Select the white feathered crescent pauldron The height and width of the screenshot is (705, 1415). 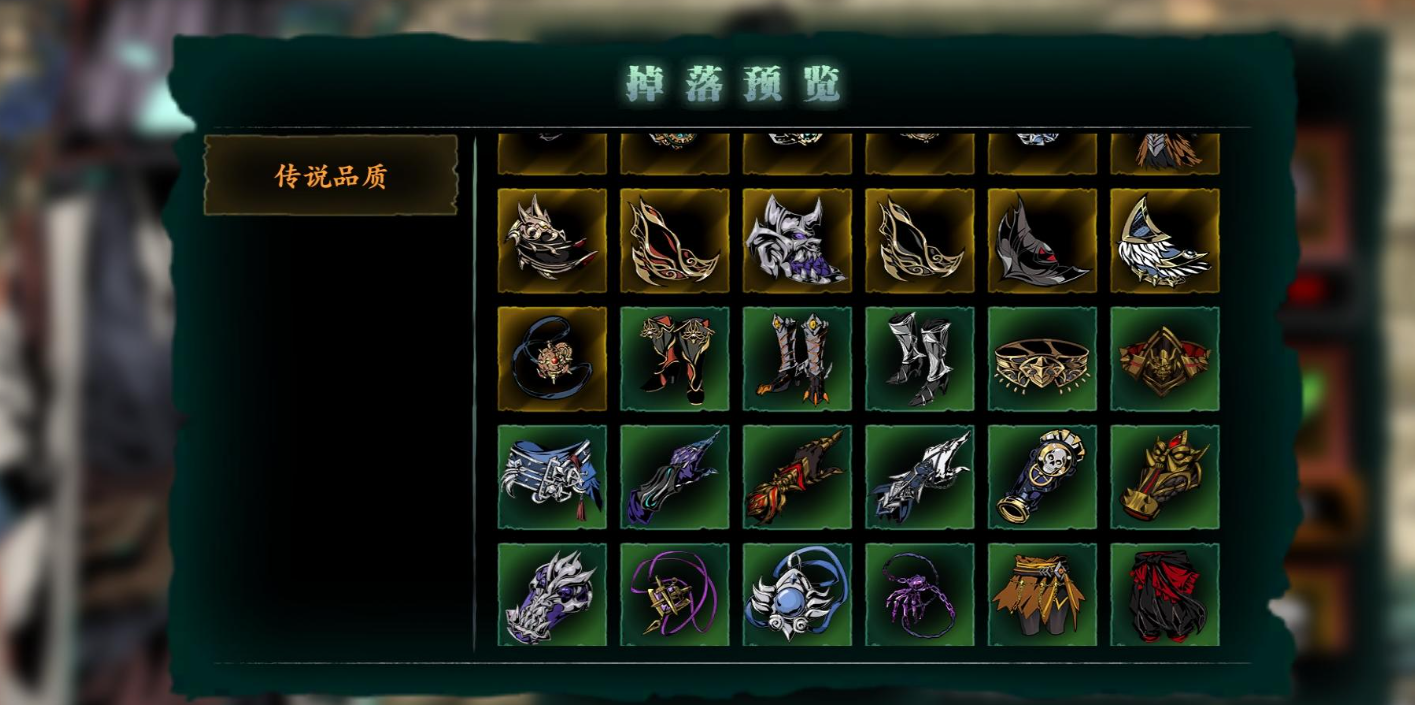pos(1164,240)
